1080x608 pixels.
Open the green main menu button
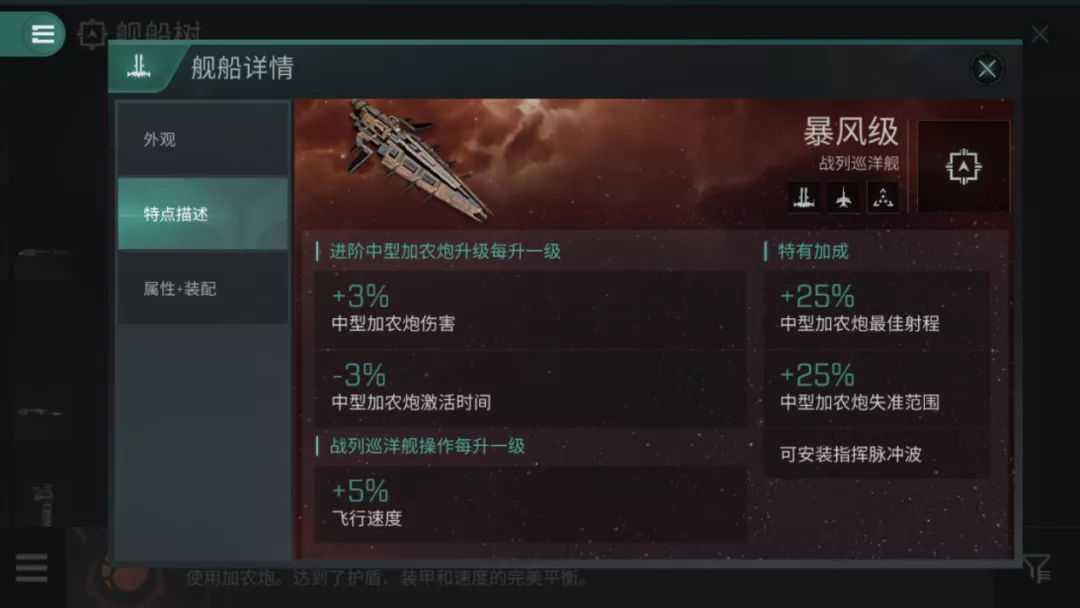(x=40, y=34)
